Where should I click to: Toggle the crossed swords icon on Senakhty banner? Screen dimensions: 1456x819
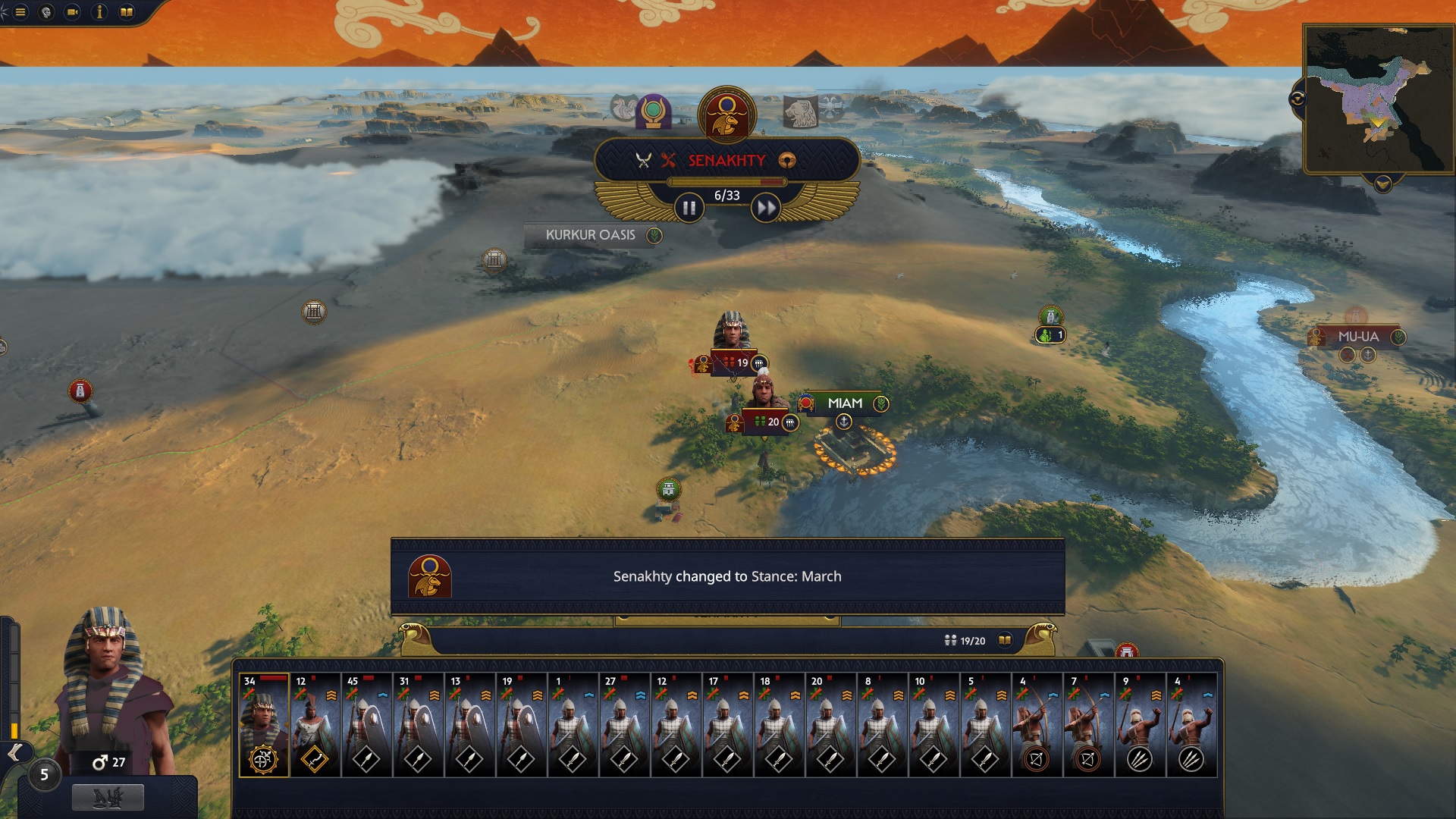tap(644, 160)
